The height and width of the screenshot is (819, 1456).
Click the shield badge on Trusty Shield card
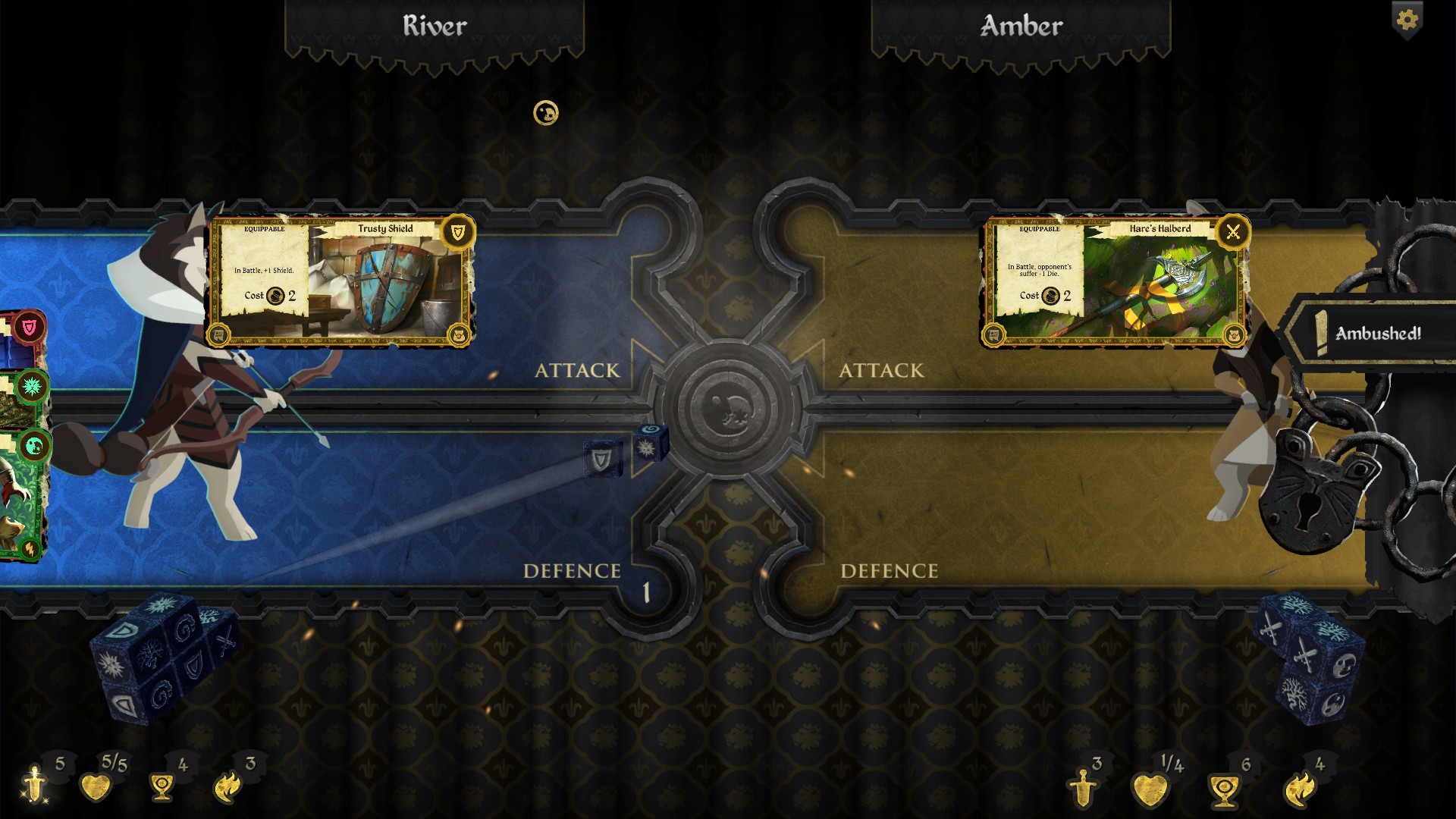(x=458, y=231)
